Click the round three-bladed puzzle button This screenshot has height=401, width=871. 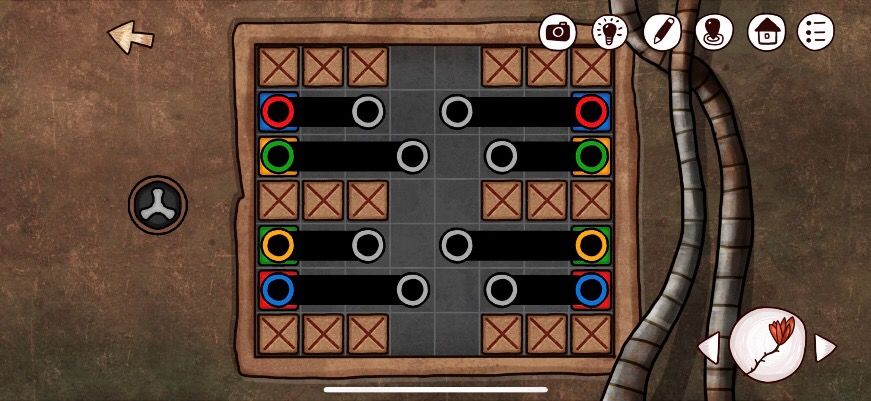click(158, 205)
